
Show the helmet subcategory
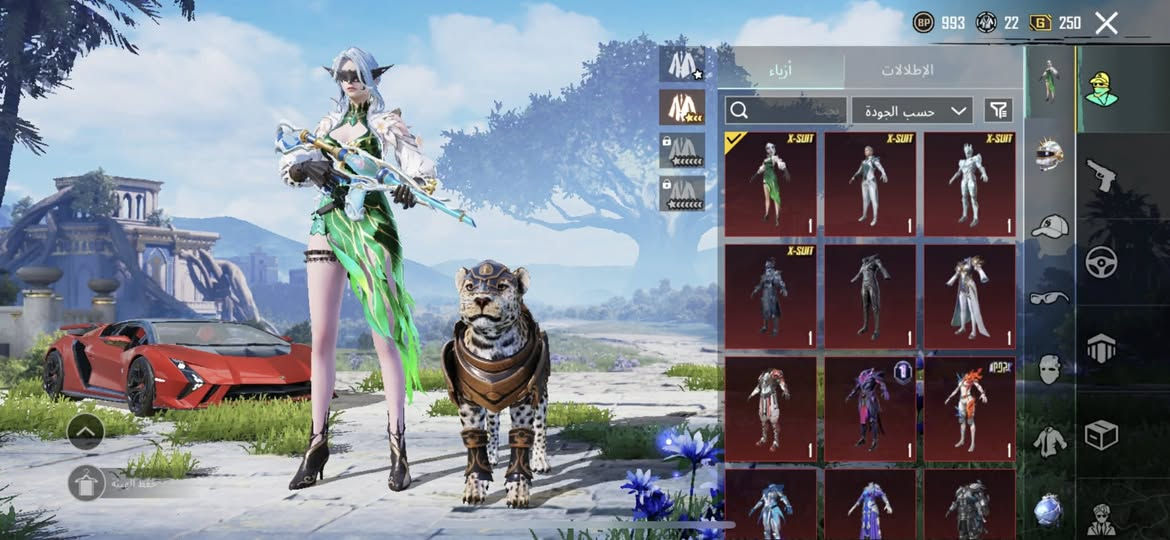[x=1048, y=155]
